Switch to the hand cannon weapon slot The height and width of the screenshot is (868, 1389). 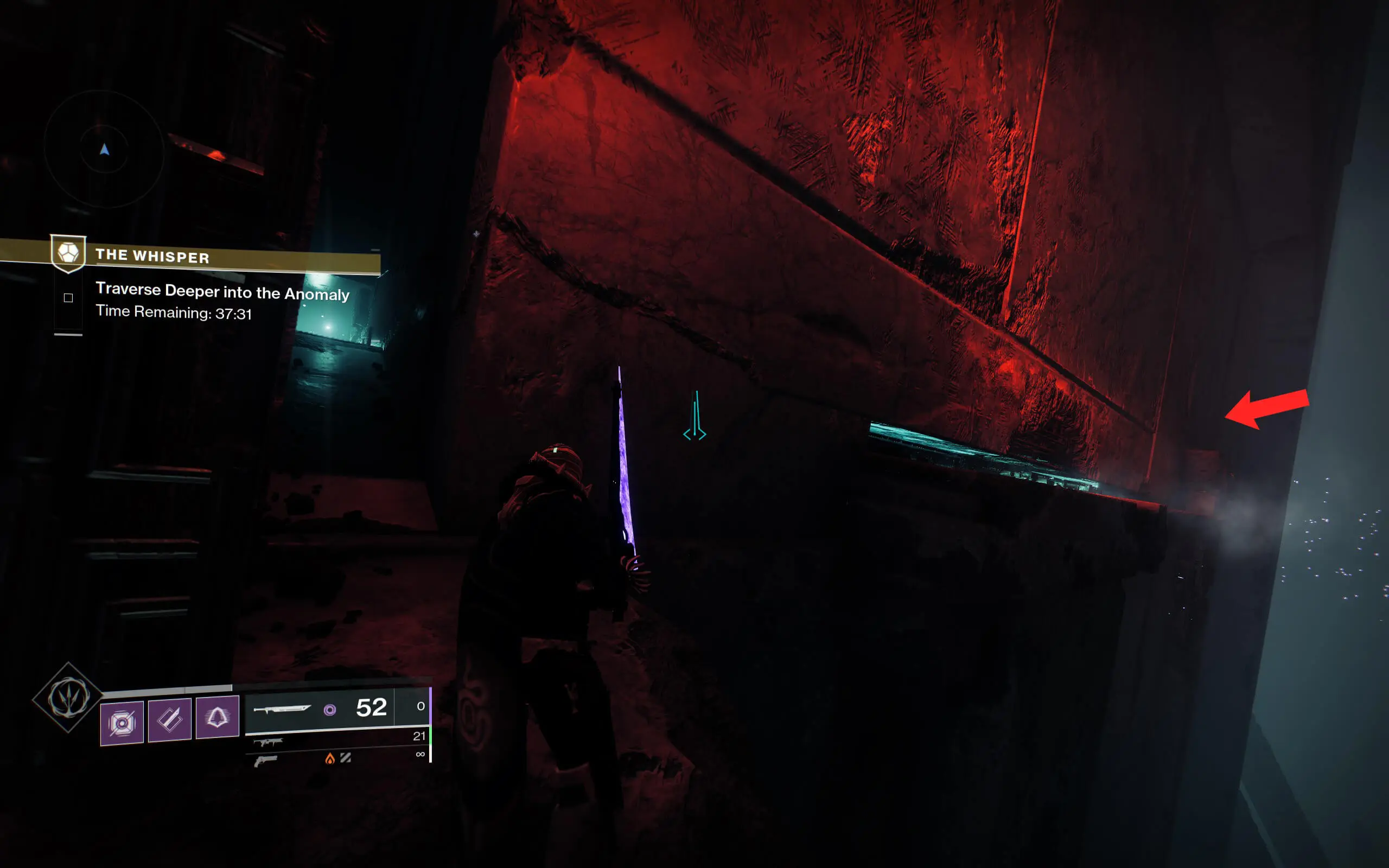(x=339, y=759)
